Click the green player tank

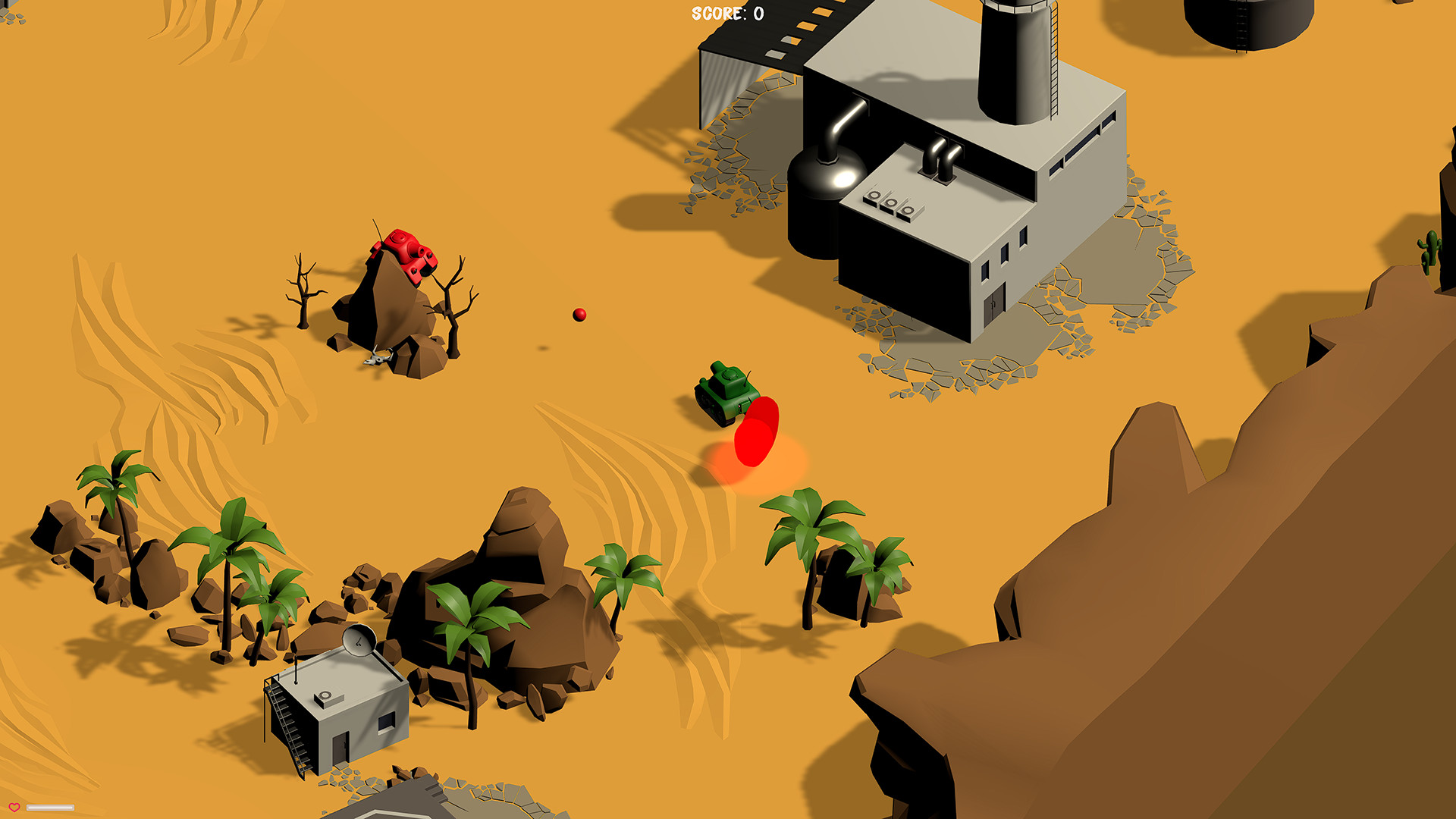724,391
